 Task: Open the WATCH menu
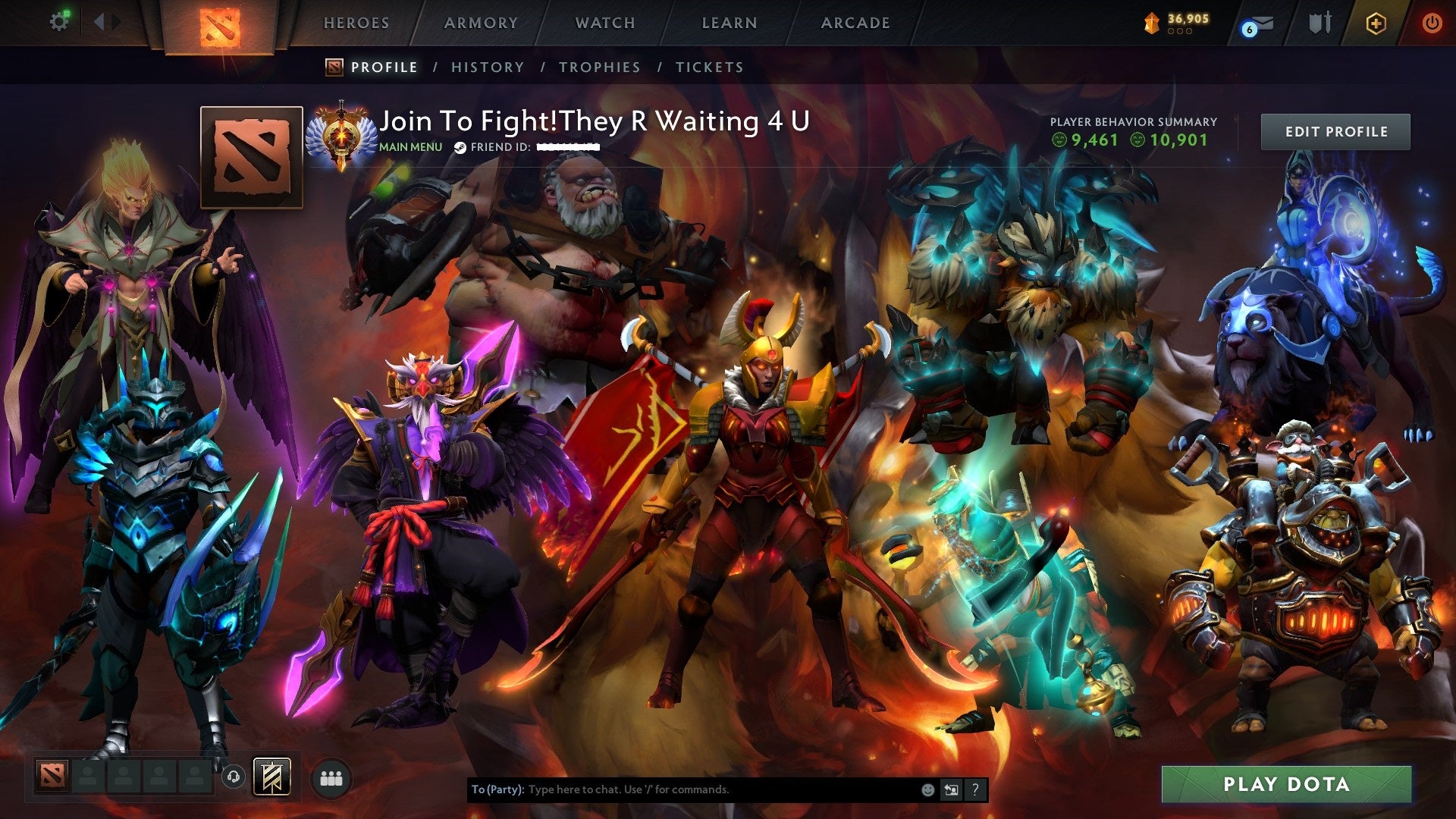pos(604,23)
